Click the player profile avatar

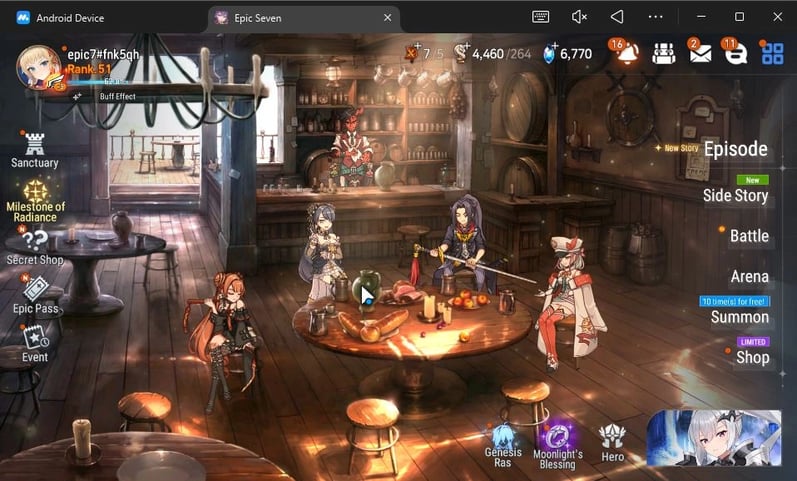tap(40, 68)
